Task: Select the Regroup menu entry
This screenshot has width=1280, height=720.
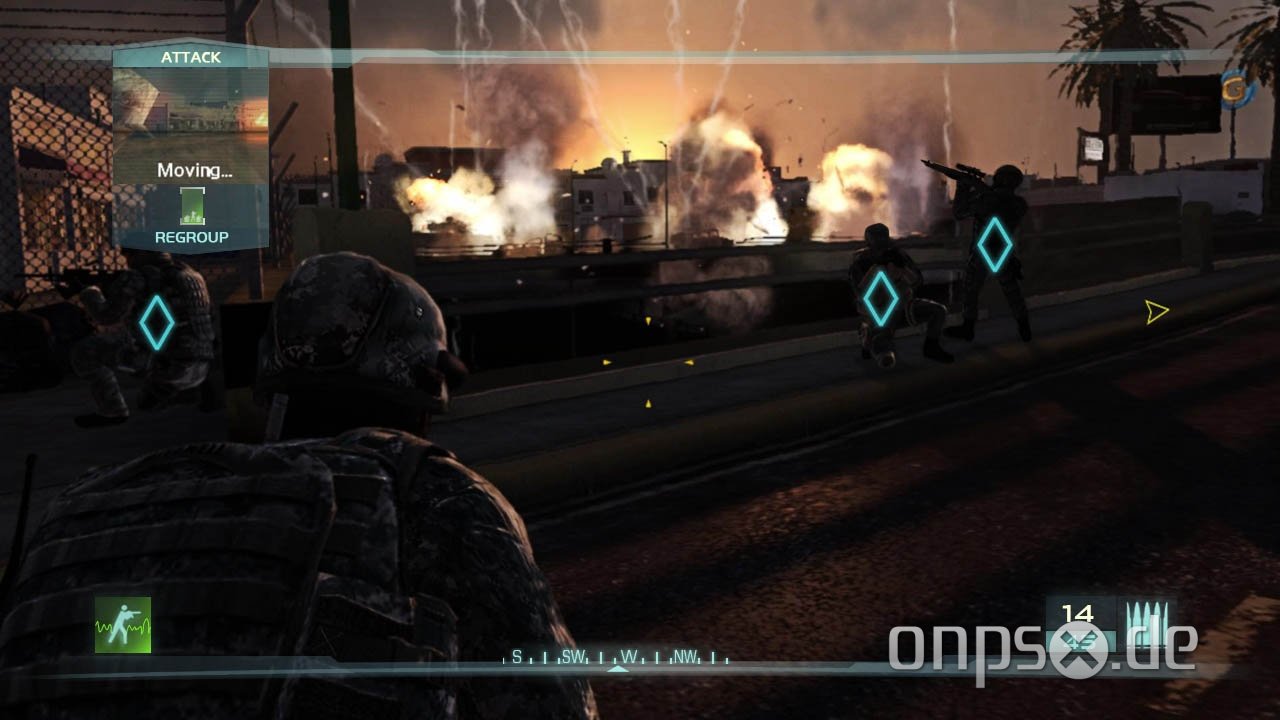Action: click(193, 237)
